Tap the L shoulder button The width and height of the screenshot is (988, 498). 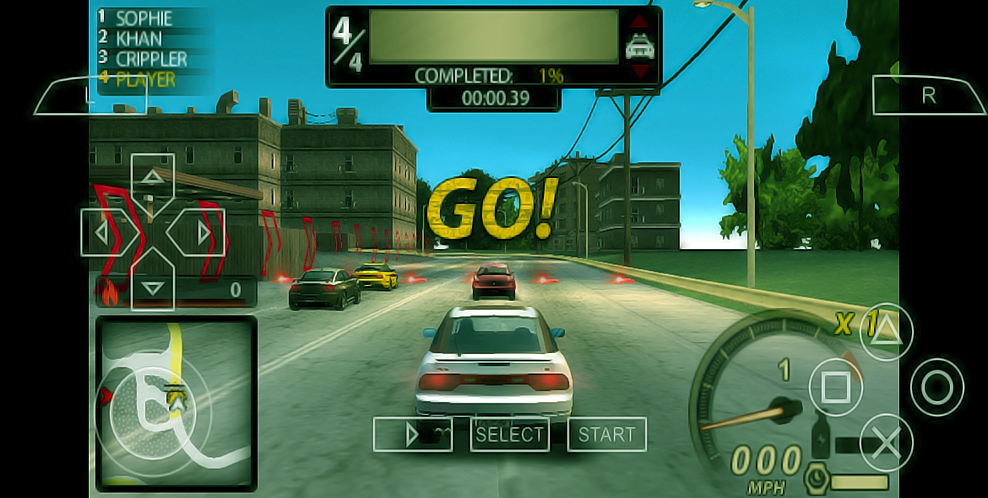click(90, 95)
